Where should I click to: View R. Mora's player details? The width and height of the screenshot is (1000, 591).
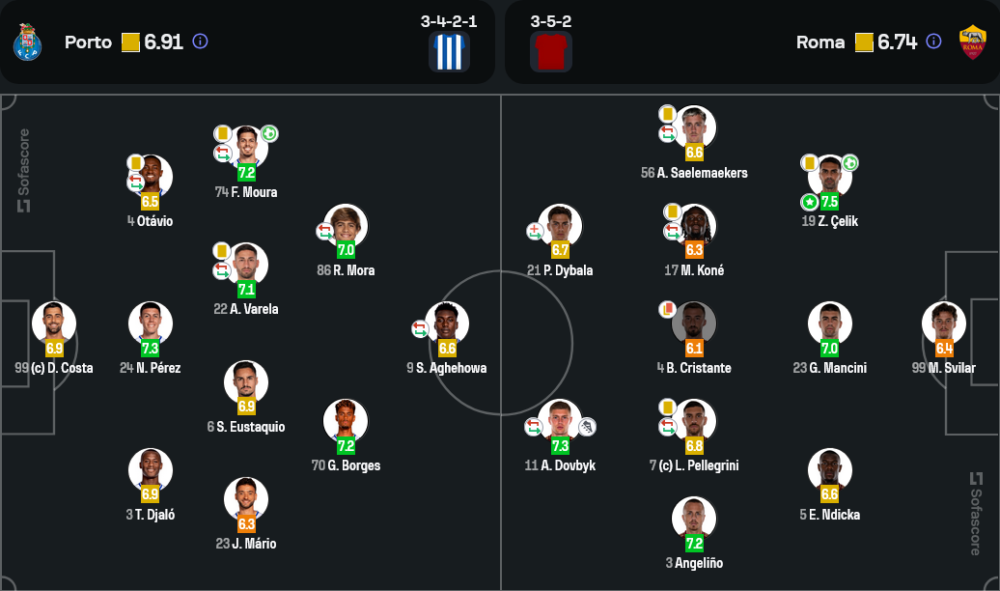click(x=346, y=226)
